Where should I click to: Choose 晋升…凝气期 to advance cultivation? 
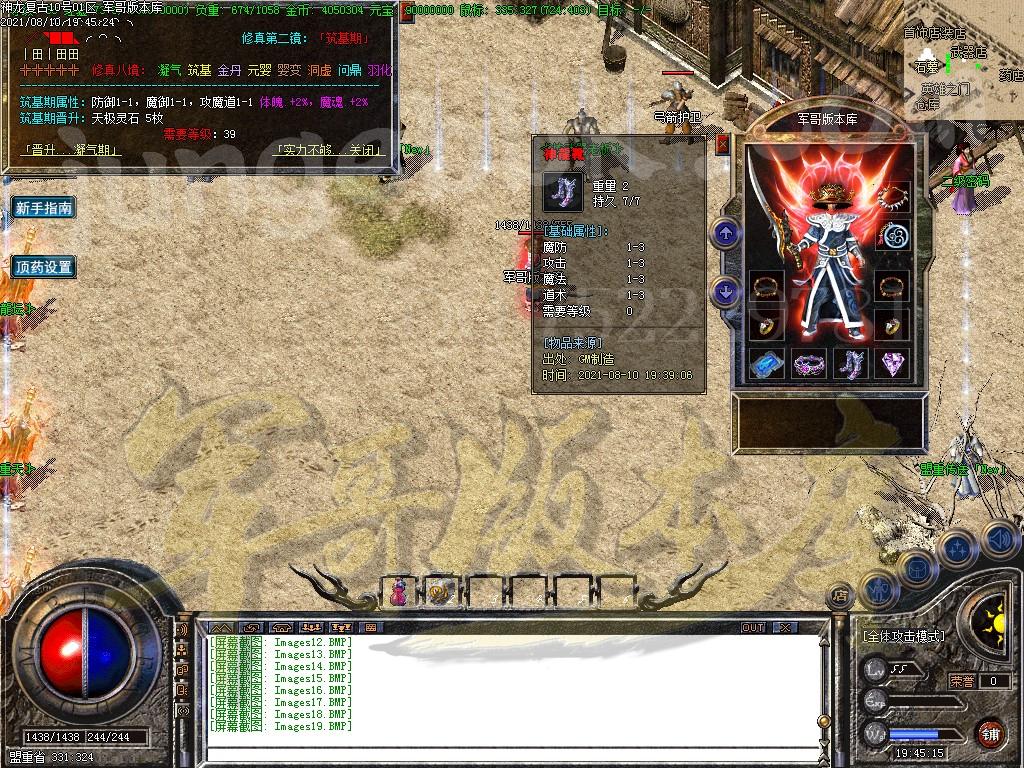72,150
